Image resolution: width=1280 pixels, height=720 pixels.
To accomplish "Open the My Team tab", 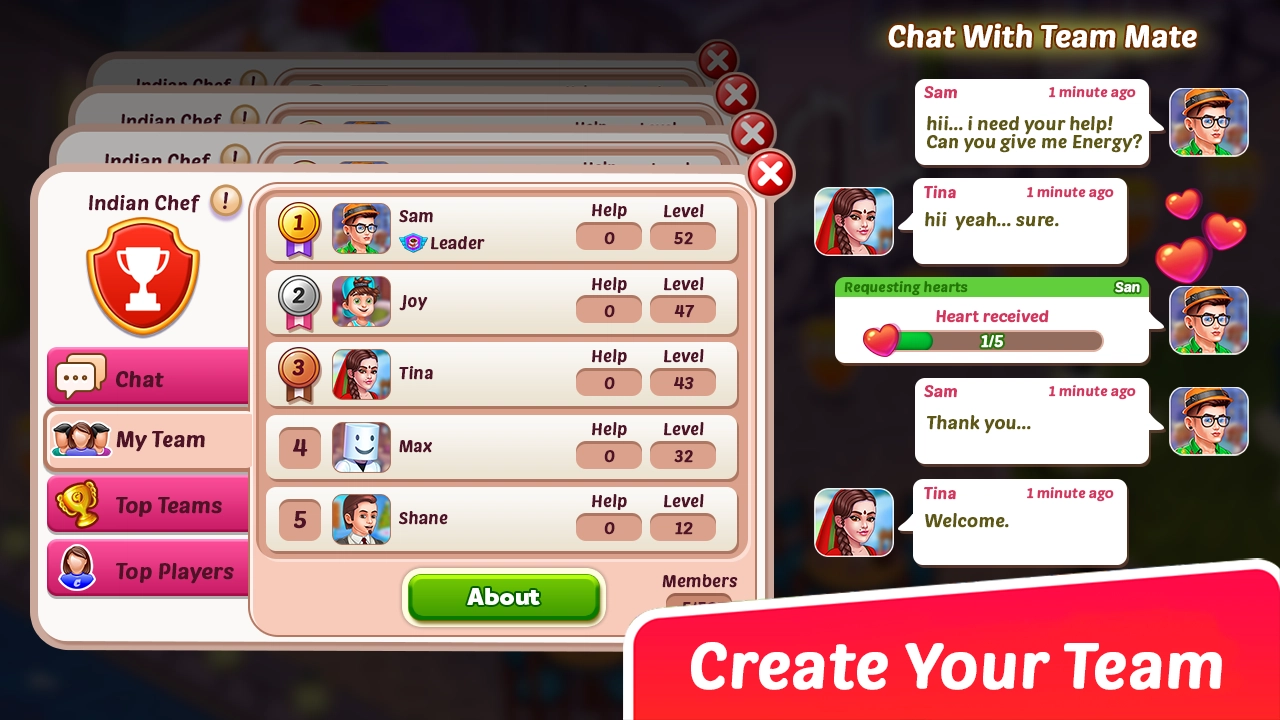I will point(146,440).
